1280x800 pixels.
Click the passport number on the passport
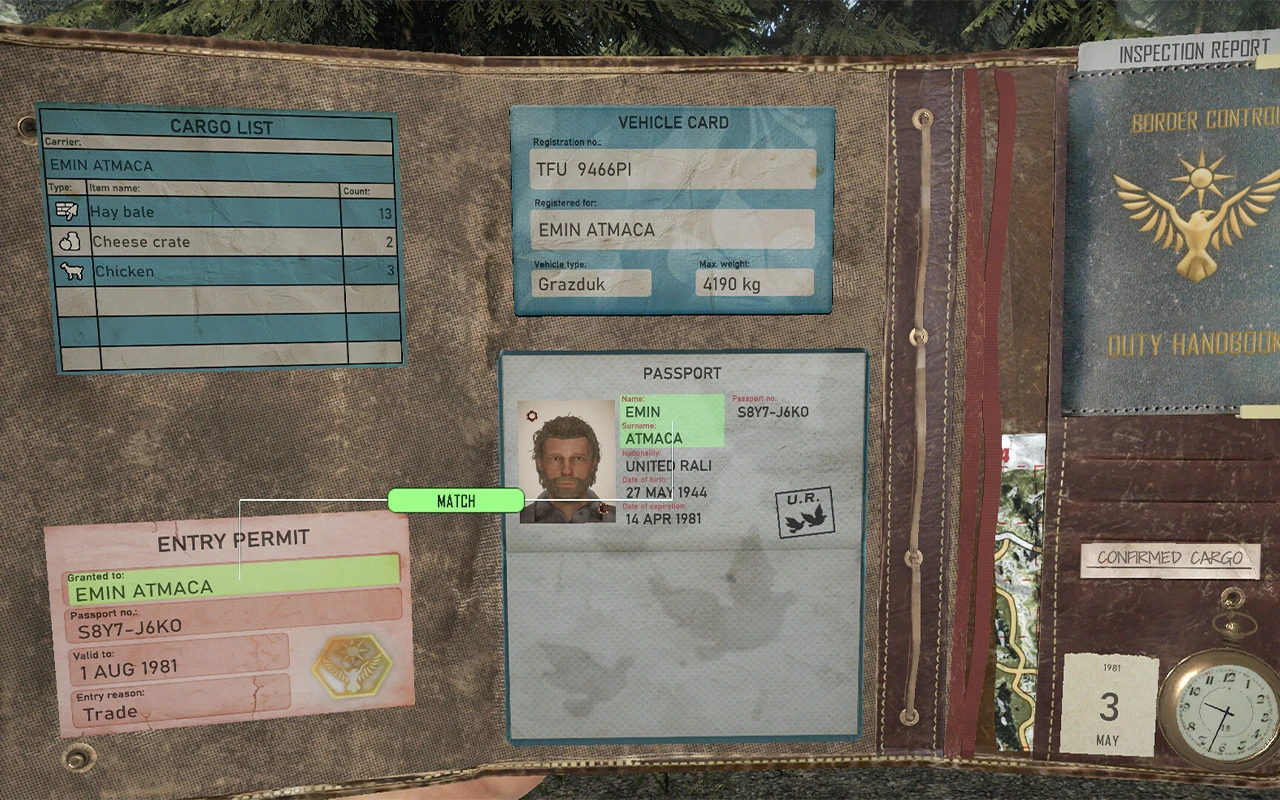(772, 412)
